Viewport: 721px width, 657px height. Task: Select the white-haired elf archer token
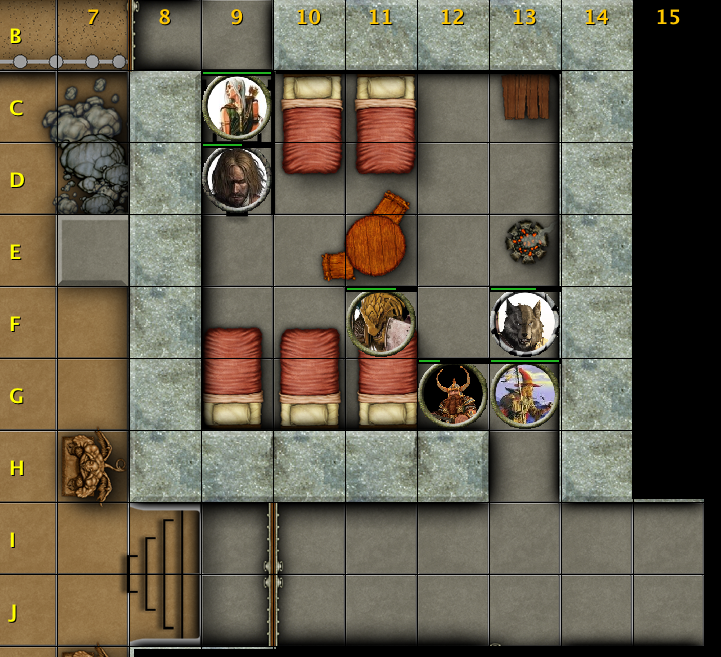(x=237, y=107)
